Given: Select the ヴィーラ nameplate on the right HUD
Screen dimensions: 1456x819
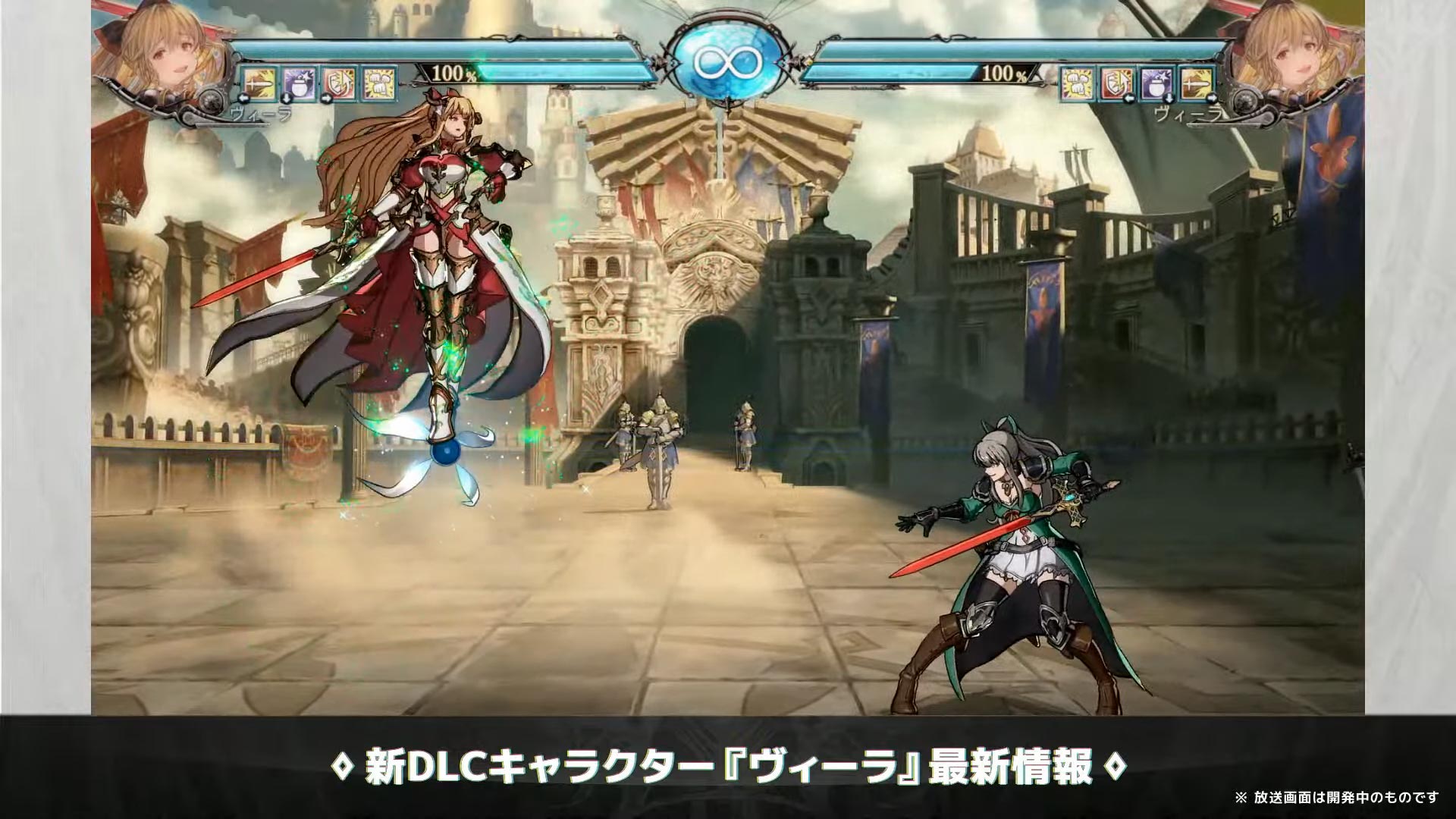Looking at the screenshot, I should coord(1189,115).
